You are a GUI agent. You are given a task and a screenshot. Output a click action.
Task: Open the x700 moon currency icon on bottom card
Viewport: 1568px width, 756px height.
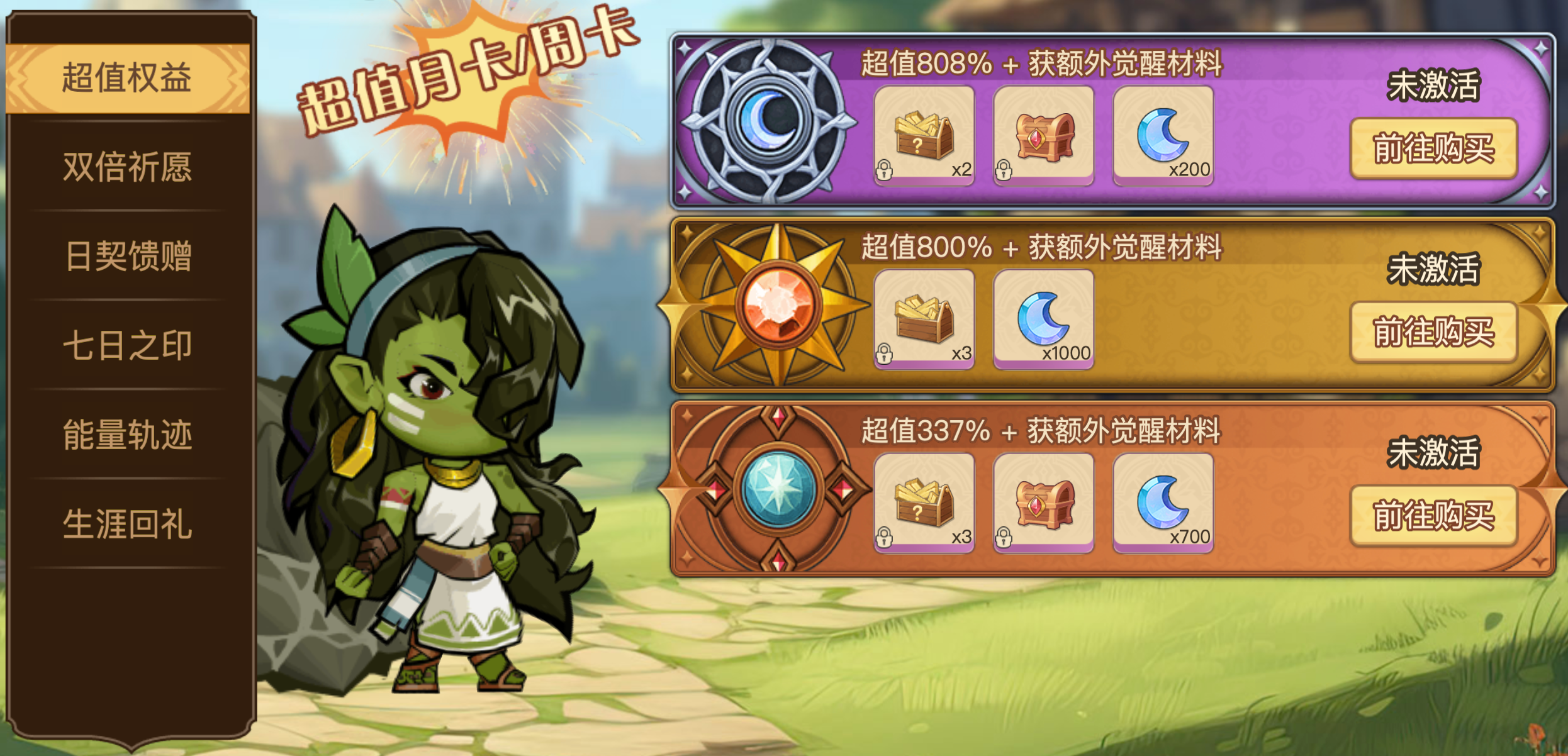[x=1164, y=503]
